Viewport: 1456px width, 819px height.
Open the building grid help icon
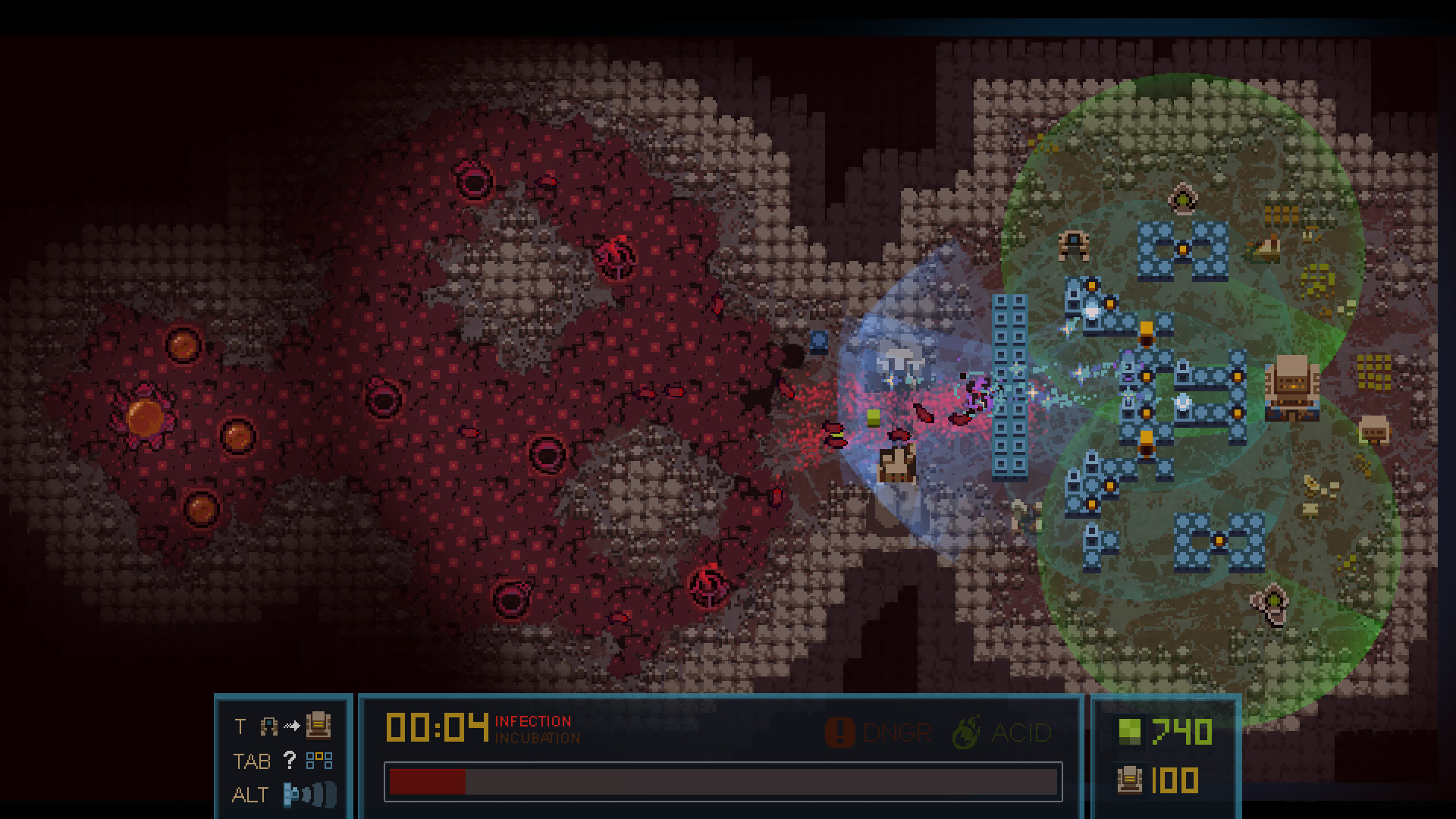pyautogui.click(x=318, y=761)
